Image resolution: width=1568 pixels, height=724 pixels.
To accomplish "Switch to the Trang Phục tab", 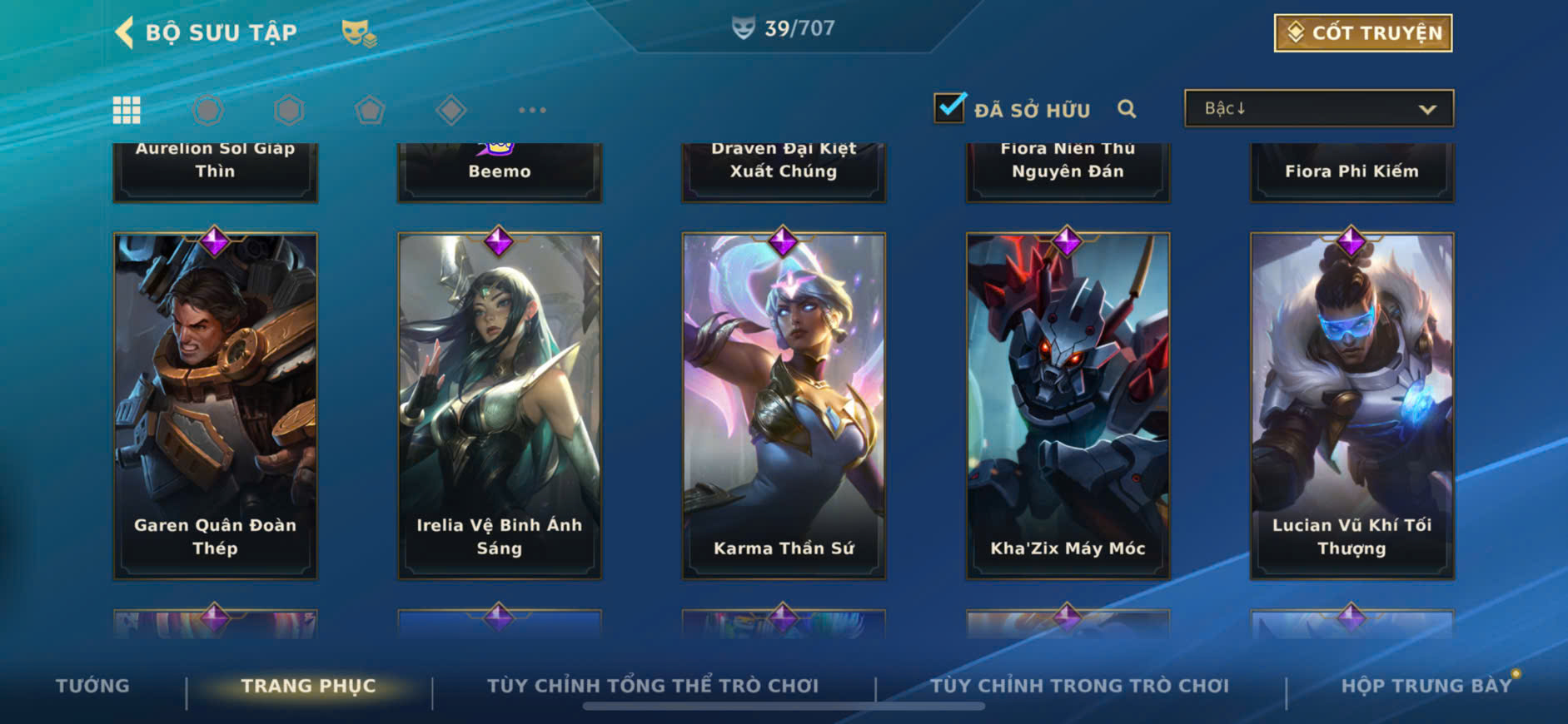I will pyautogui.click(x=308, y=686).
